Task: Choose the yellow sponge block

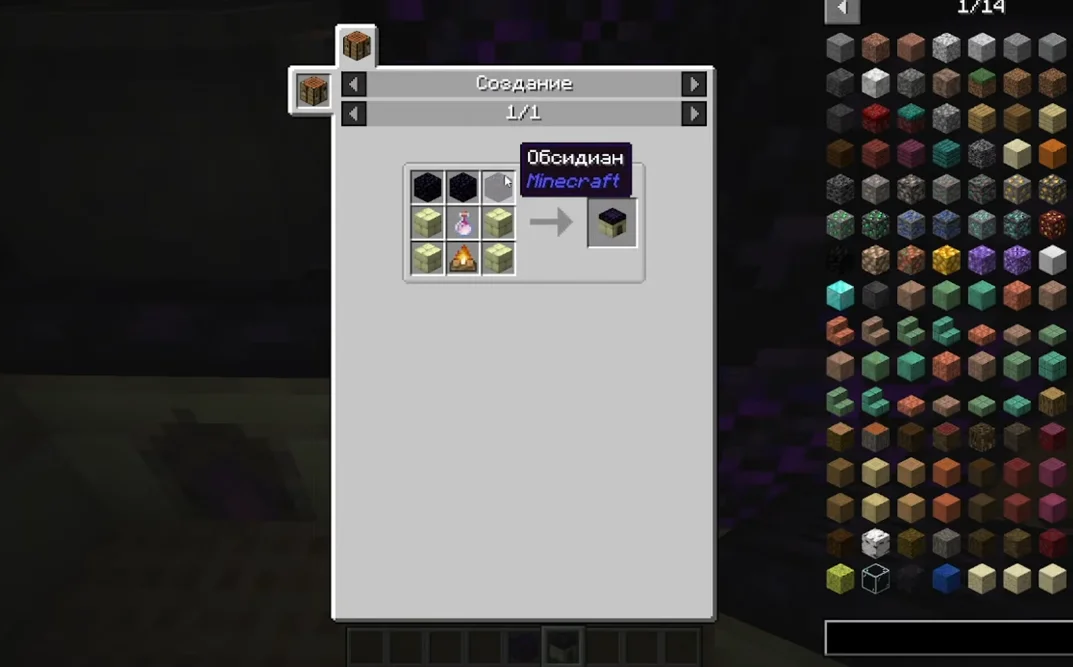Action: click(x=840, y=578)
